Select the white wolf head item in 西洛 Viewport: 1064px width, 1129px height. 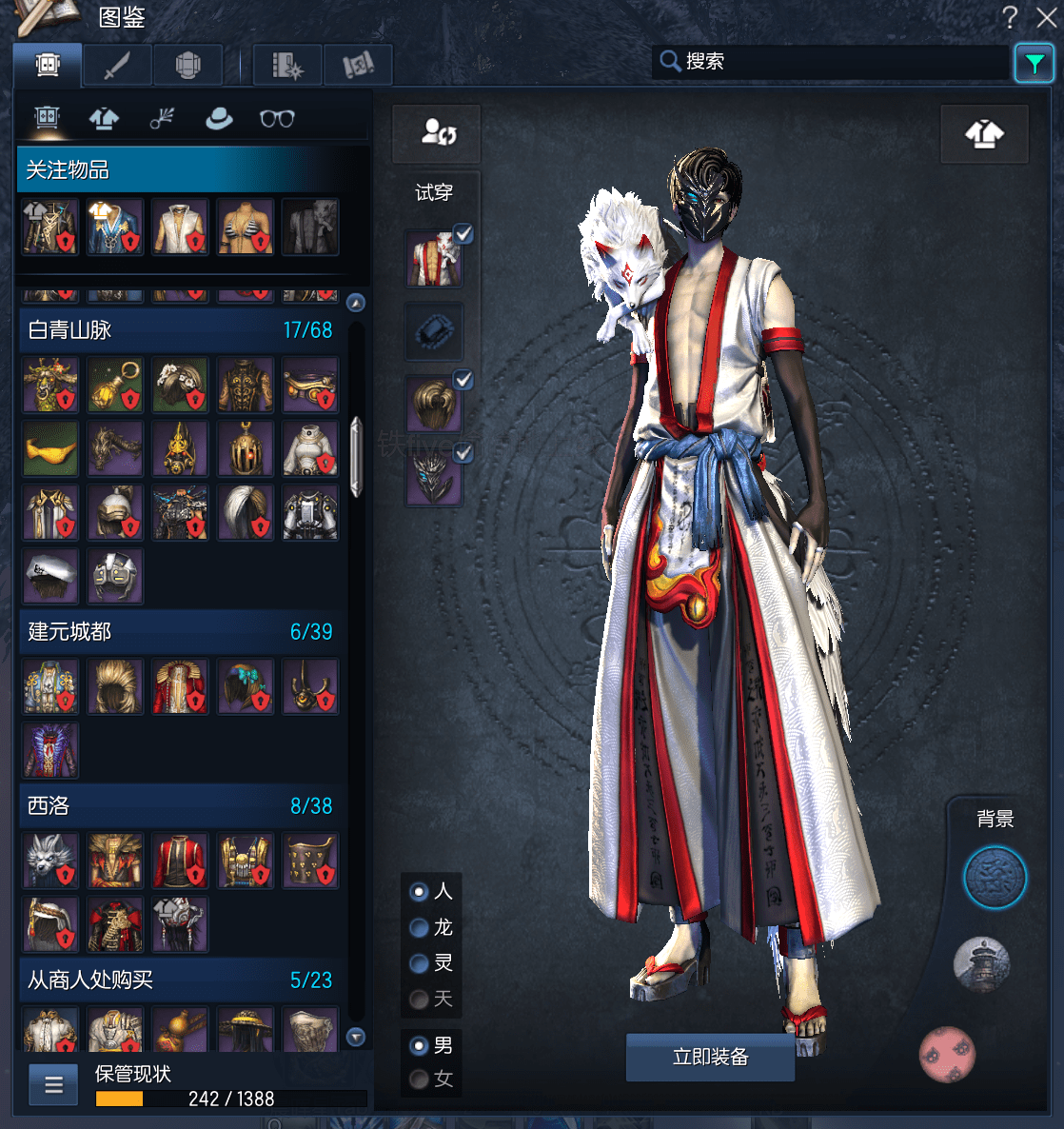tap(49, 861)
